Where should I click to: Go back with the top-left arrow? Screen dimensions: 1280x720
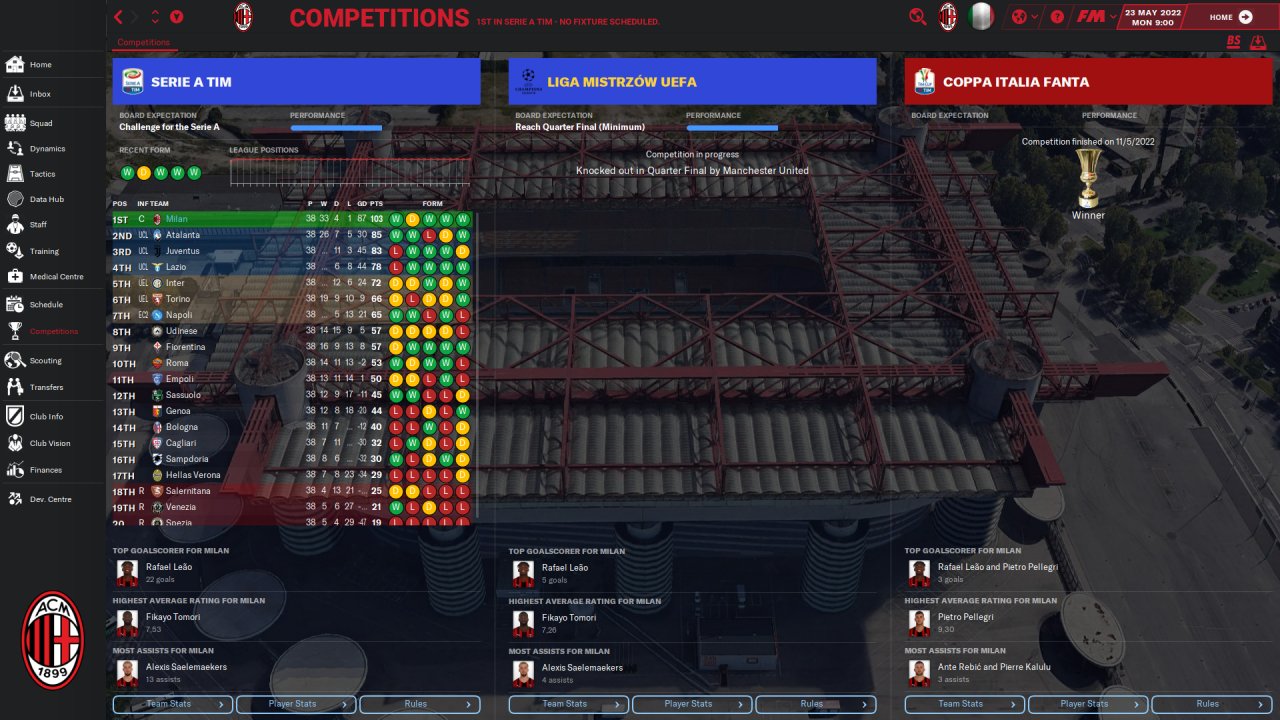(x=119, y=17)
